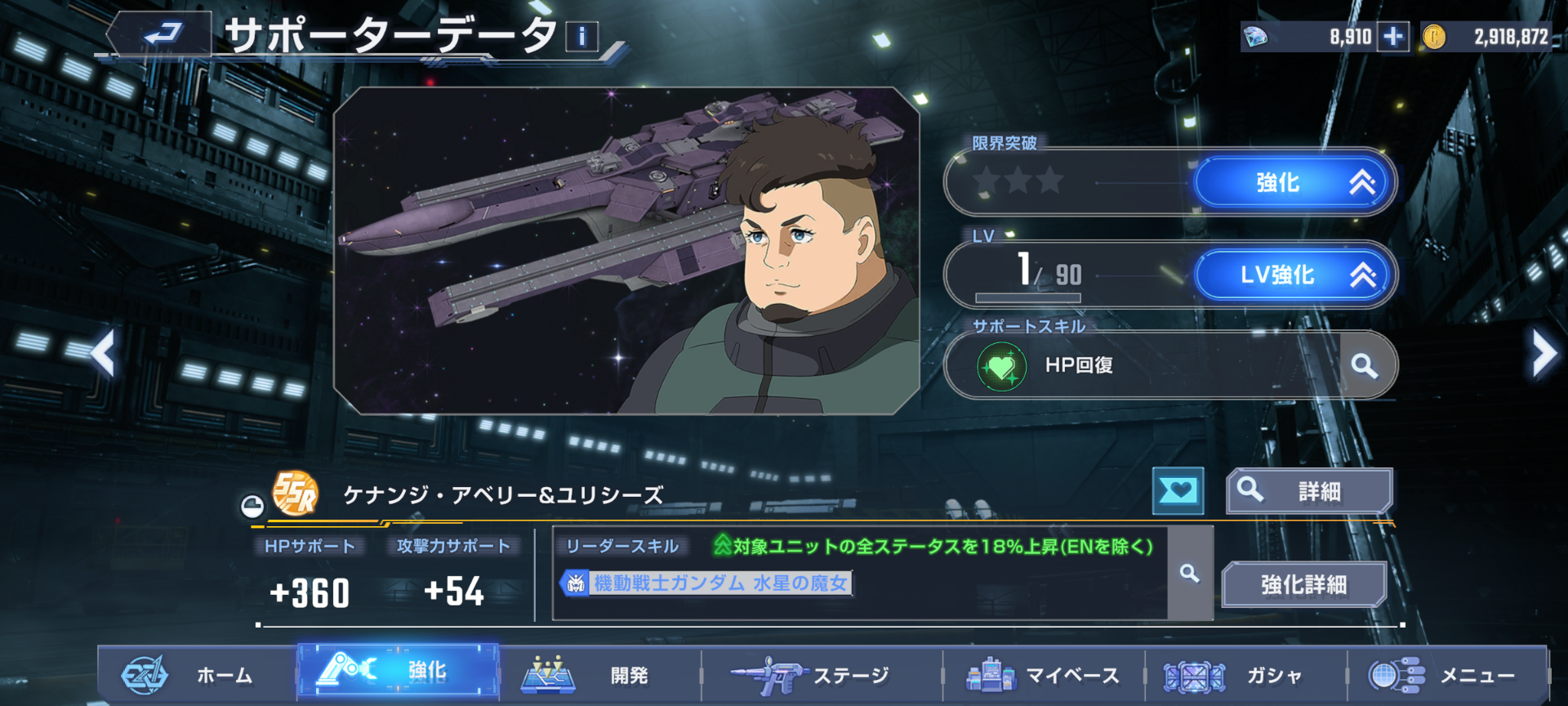The width and height of the screenshot is (1568, 706).
Task: Tap the 強化 limit break button
Action: tap(1294, 182)
